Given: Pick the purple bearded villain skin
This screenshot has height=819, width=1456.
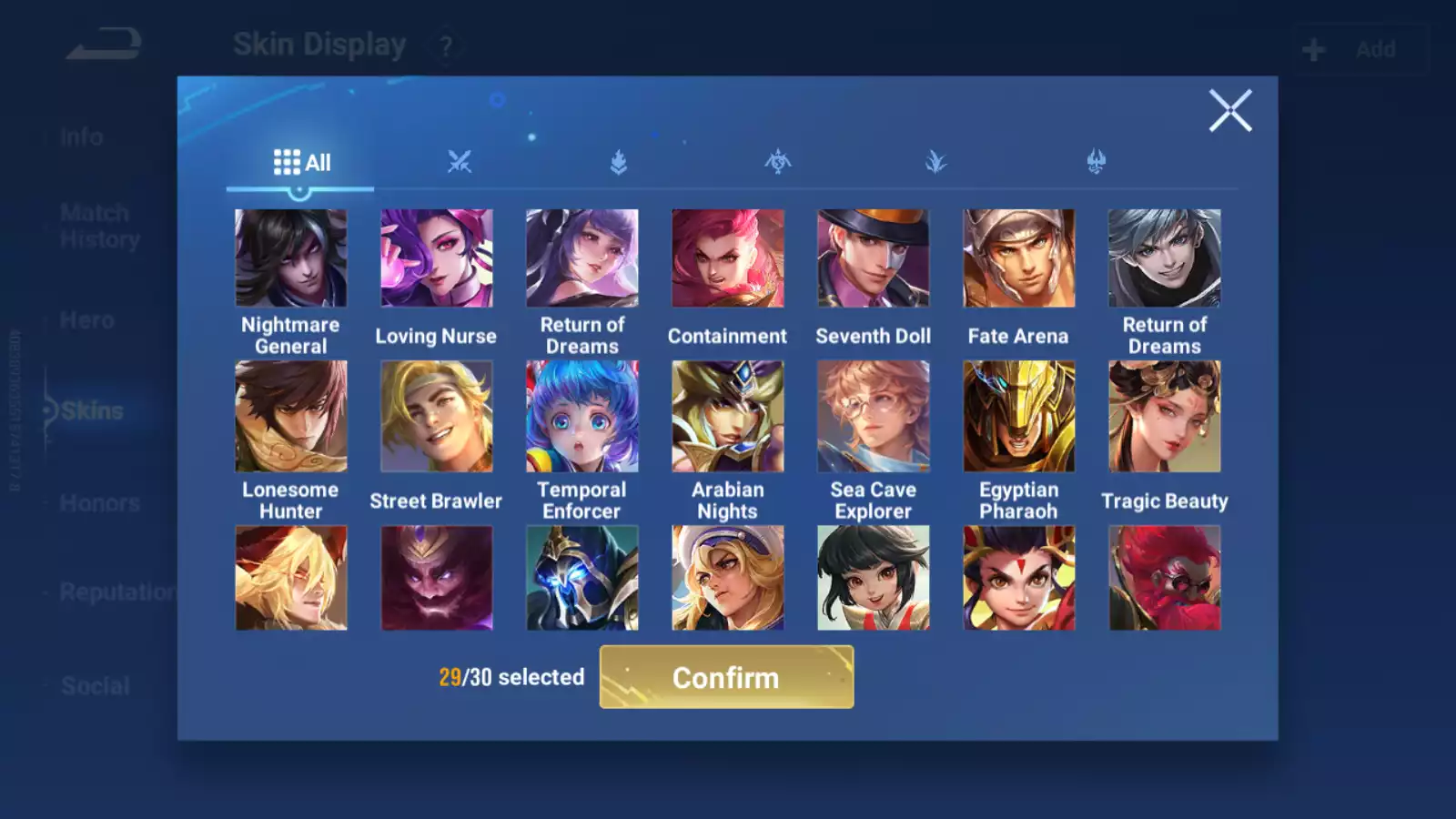Looking at the screenshot, I should point(436,578).
